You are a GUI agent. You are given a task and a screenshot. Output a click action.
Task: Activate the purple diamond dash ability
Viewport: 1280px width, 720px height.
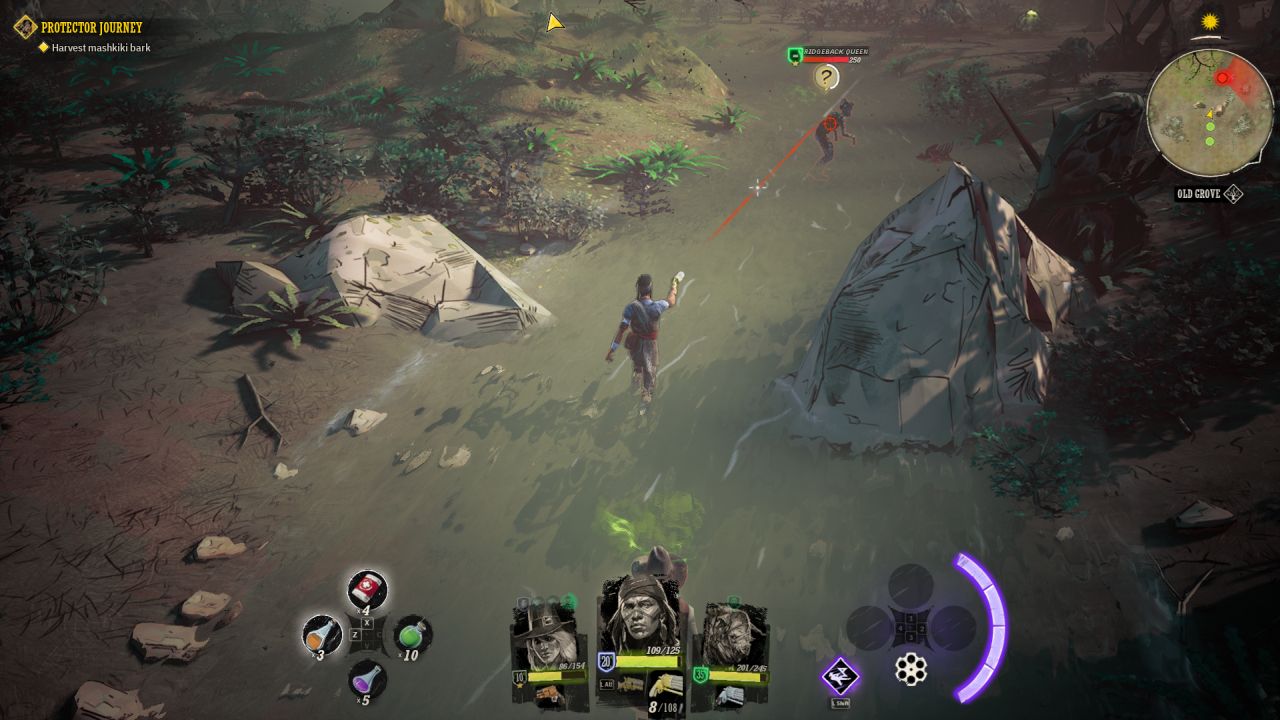pos(840,676)
